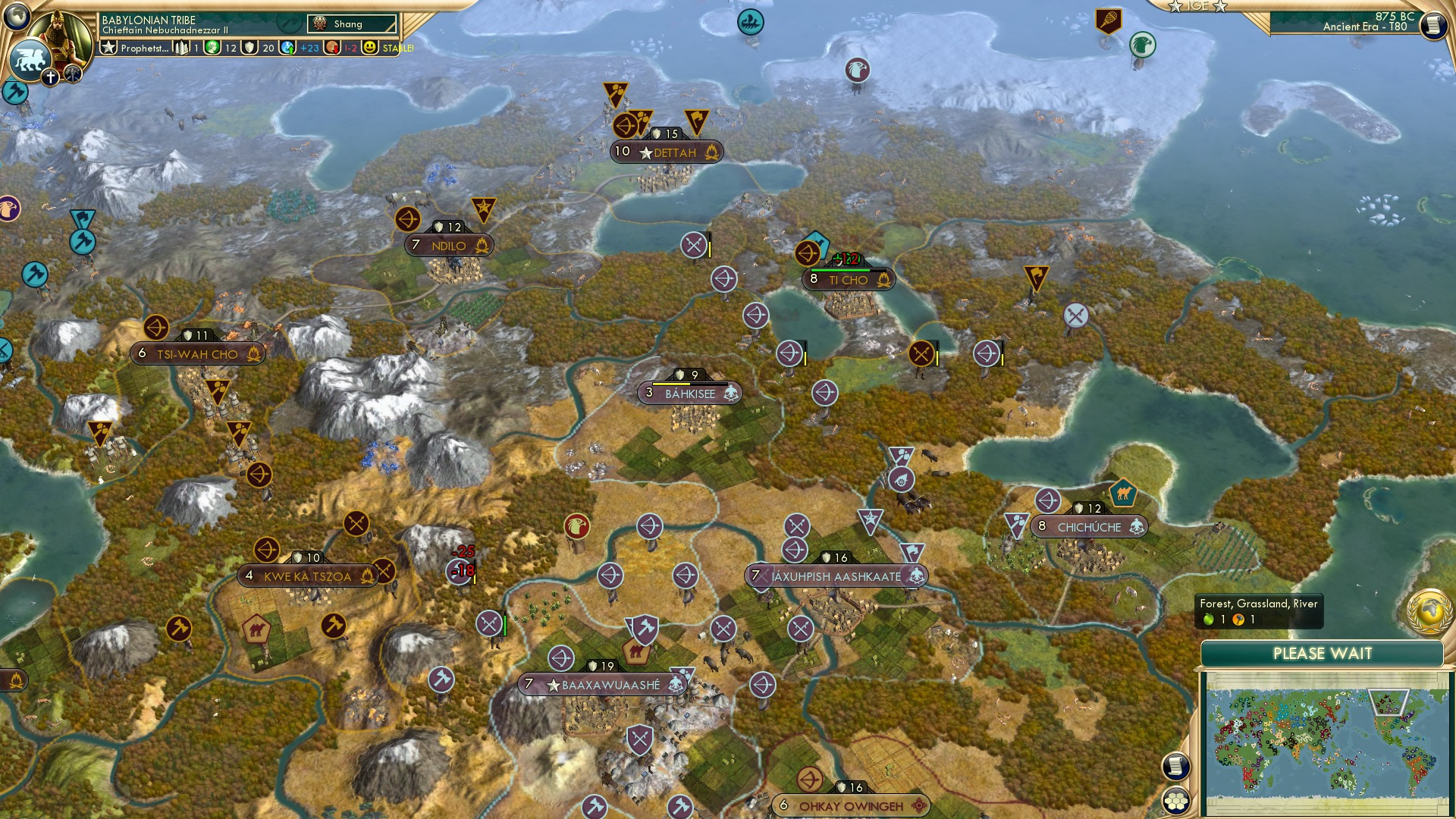Screen dimensions: 1456x819
Task: Click the camel caravan icon near Chichúche
Action: (x=1123, y=491)
